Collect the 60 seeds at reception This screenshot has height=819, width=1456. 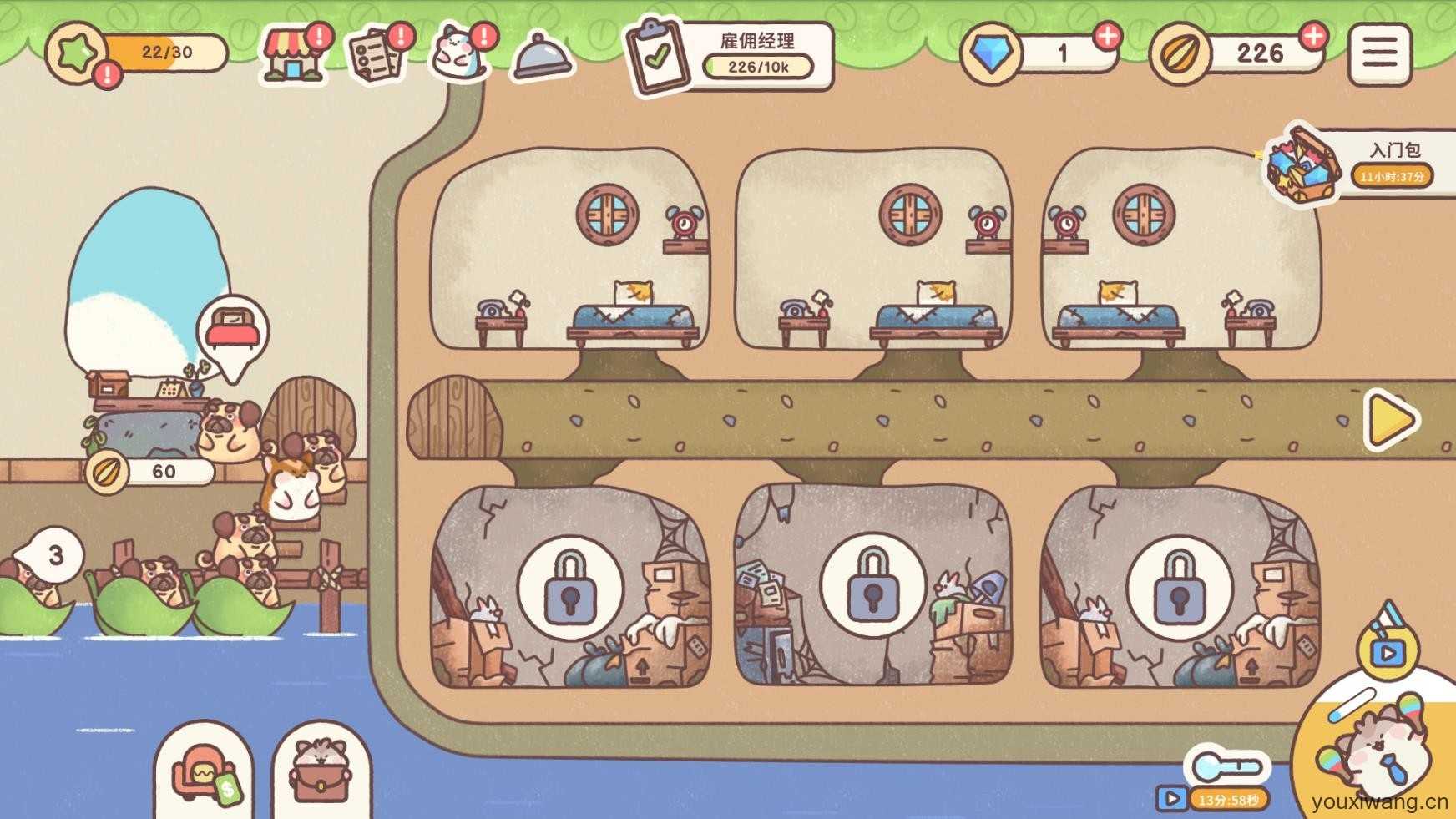(150, 472)
